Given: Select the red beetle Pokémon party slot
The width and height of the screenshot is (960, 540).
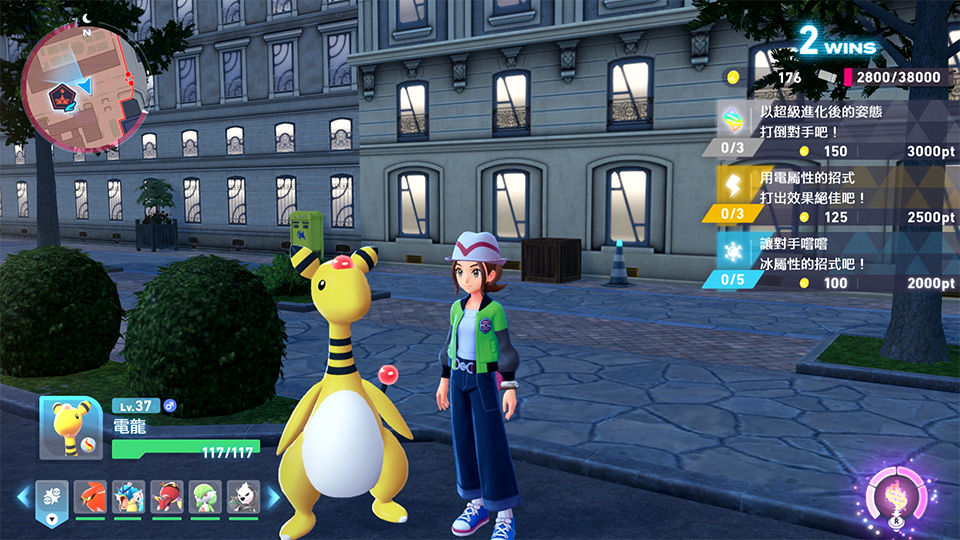Looking at the screenshot, I should (x=166, y=496).
